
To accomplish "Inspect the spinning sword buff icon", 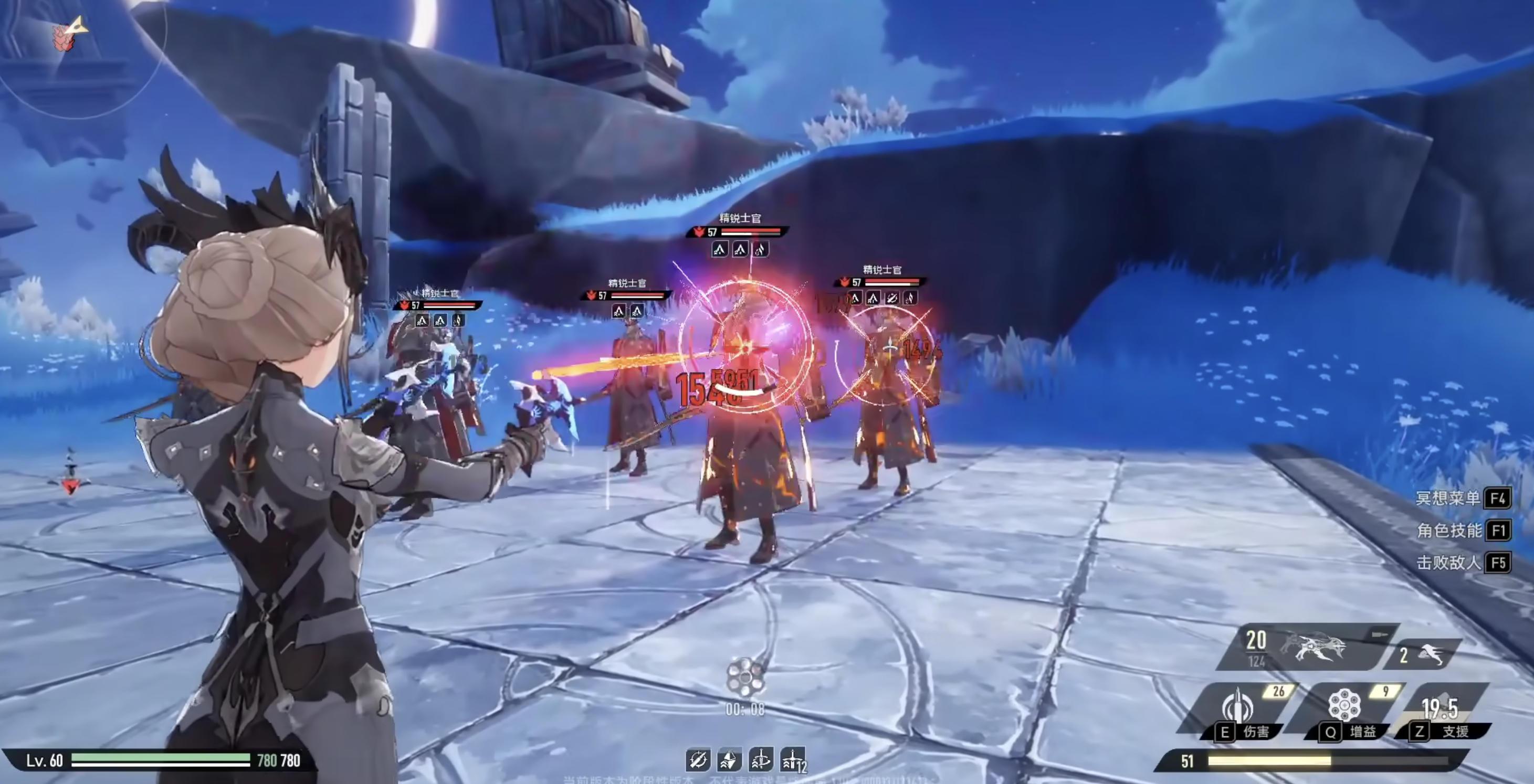I will (761, 760).
